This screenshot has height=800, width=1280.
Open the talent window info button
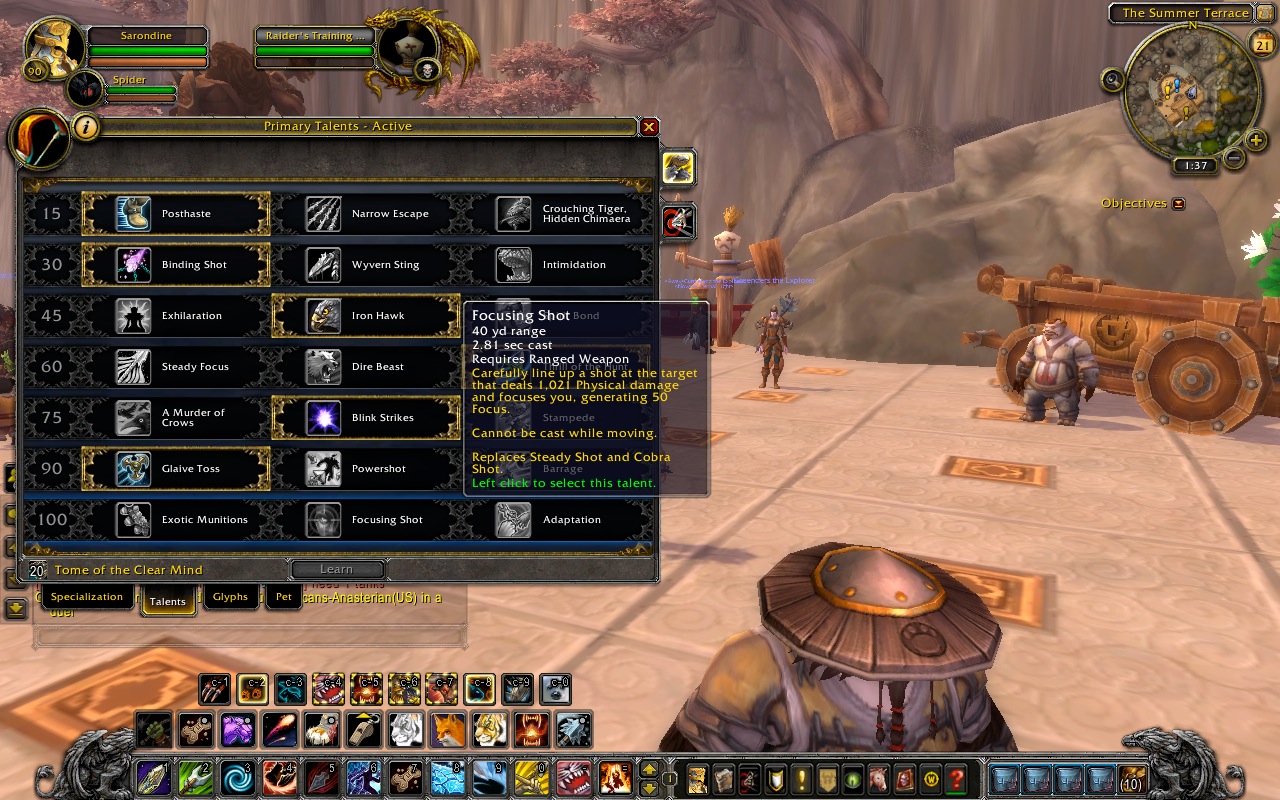point(87,127)
